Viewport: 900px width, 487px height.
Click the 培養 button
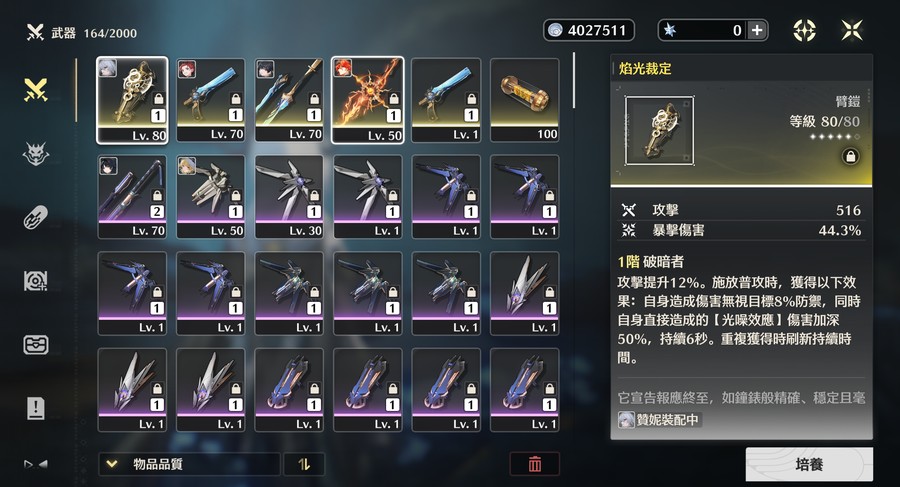coord(808,465)
